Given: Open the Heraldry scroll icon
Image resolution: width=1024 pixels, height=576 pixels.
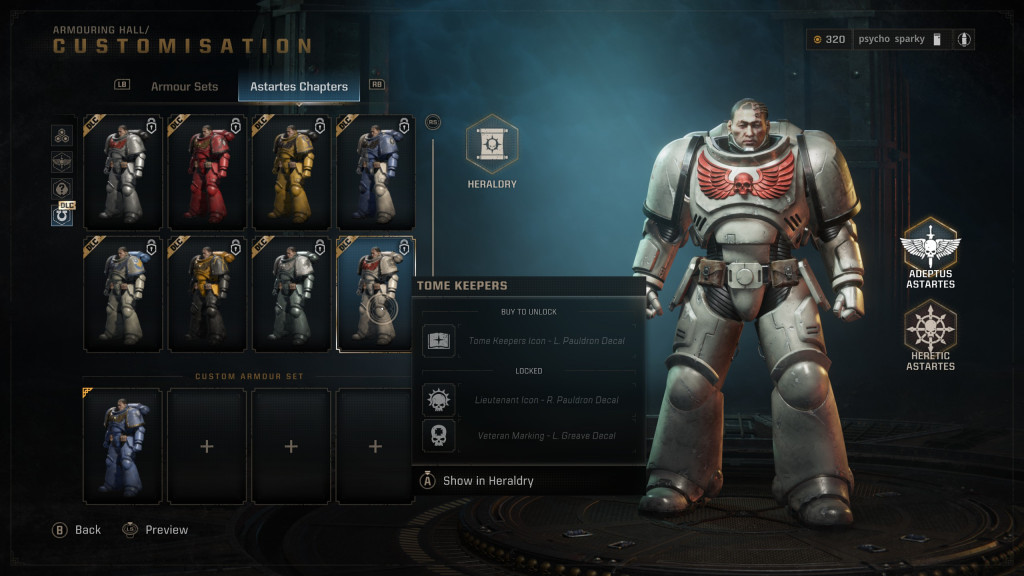Looking at the screenshot, I should pos(492,145).
